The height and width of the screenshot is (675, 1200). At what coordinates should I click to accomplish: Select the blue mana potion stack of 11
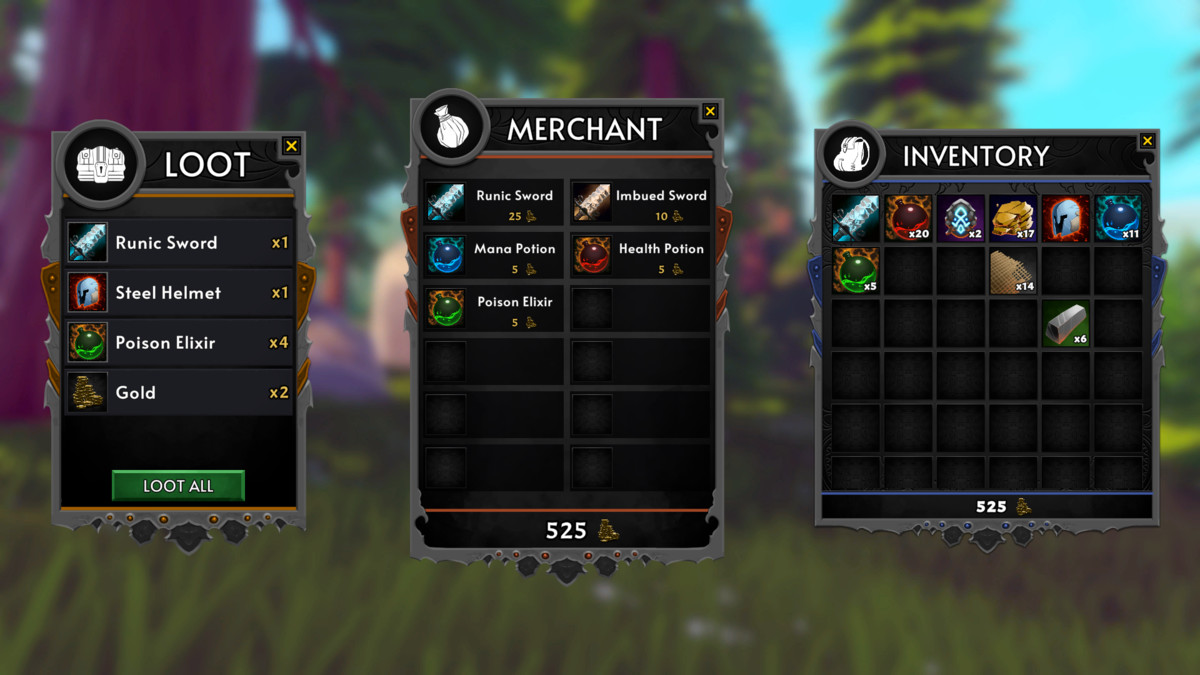[x=1117, y=219]
